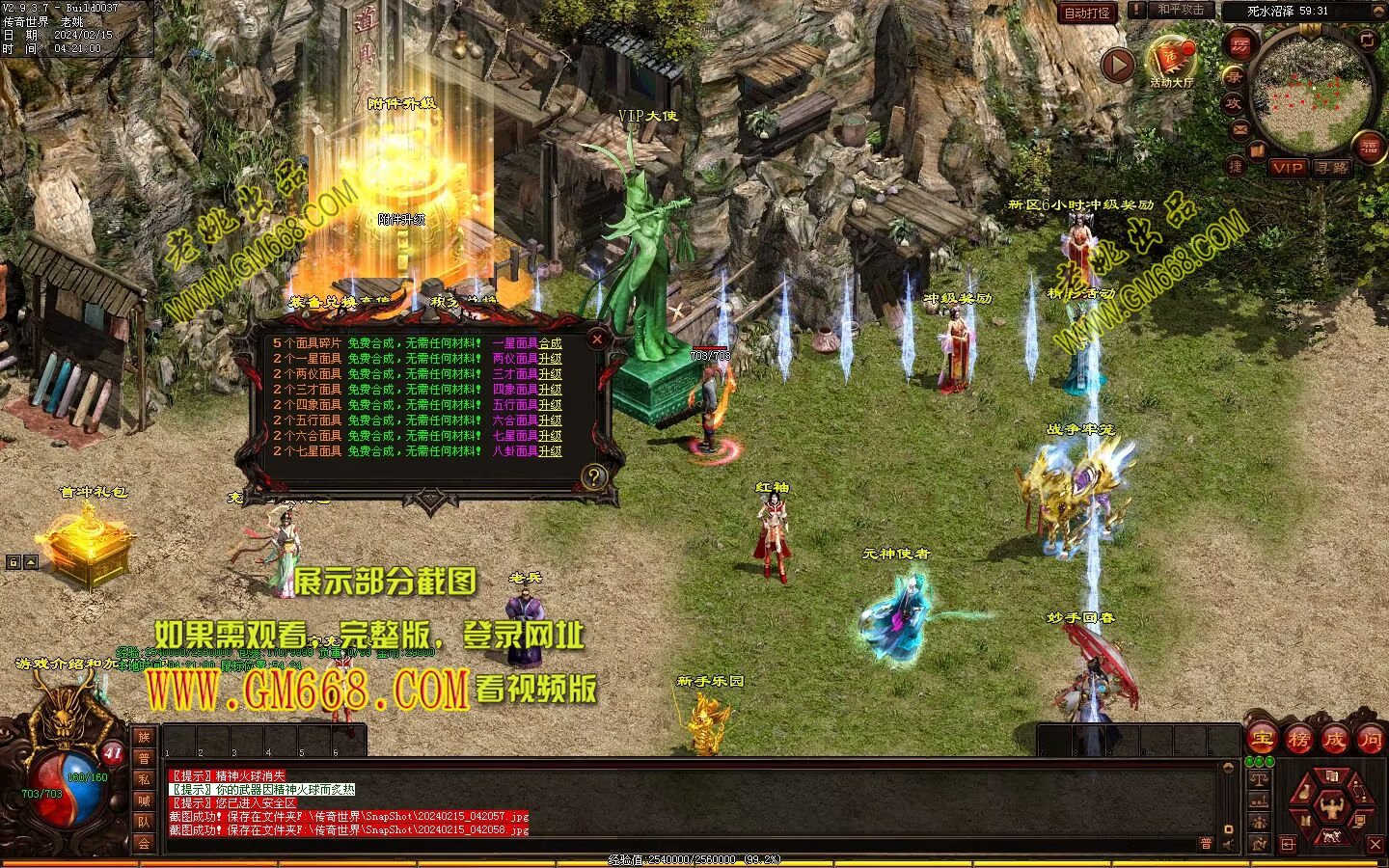
Task: Click the 福 welfare button by minimap
Action: click(x=1370, y=148)
